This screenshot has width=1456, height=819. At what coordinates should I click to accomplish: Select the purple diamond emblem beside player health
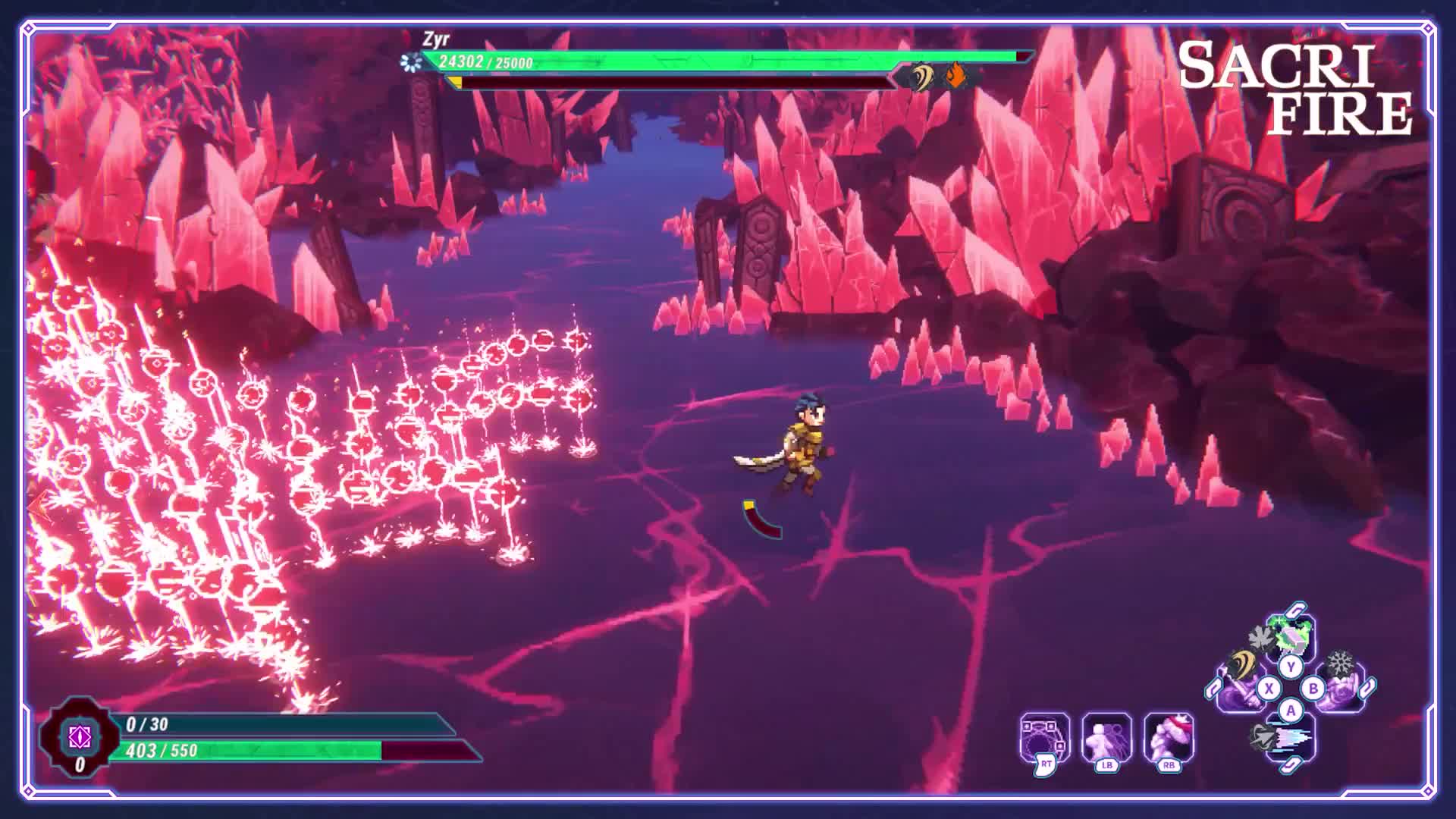80,736
